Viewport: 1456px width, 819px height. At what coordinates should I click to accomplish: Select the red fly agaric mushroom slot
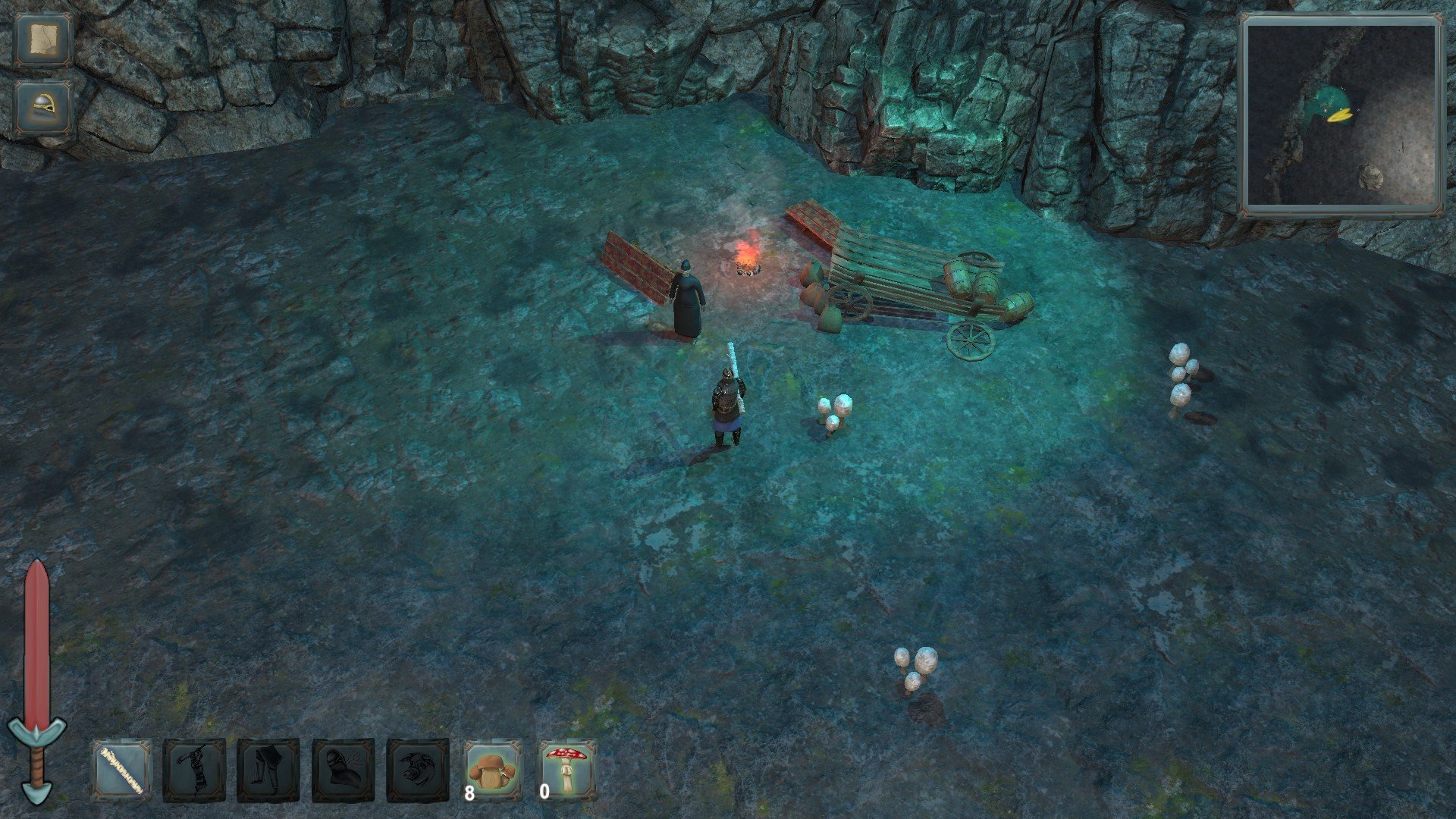tap(567, 770)
